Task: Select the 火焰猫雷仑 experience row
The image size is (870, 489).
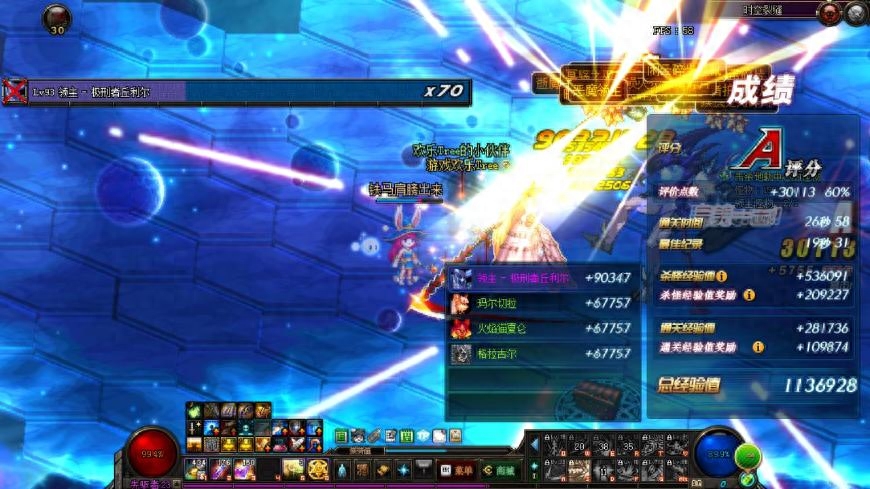Action: coord(541,328)
